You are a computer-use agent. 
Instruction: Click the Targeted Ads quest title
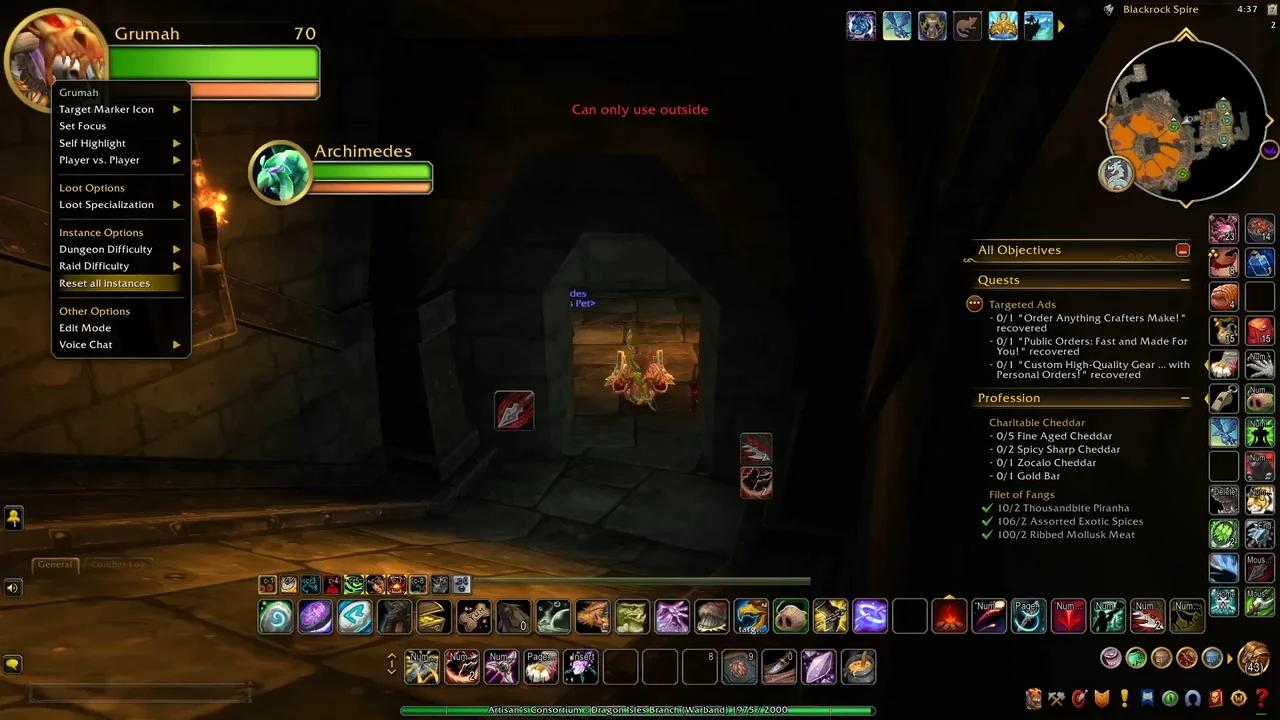1022,304
